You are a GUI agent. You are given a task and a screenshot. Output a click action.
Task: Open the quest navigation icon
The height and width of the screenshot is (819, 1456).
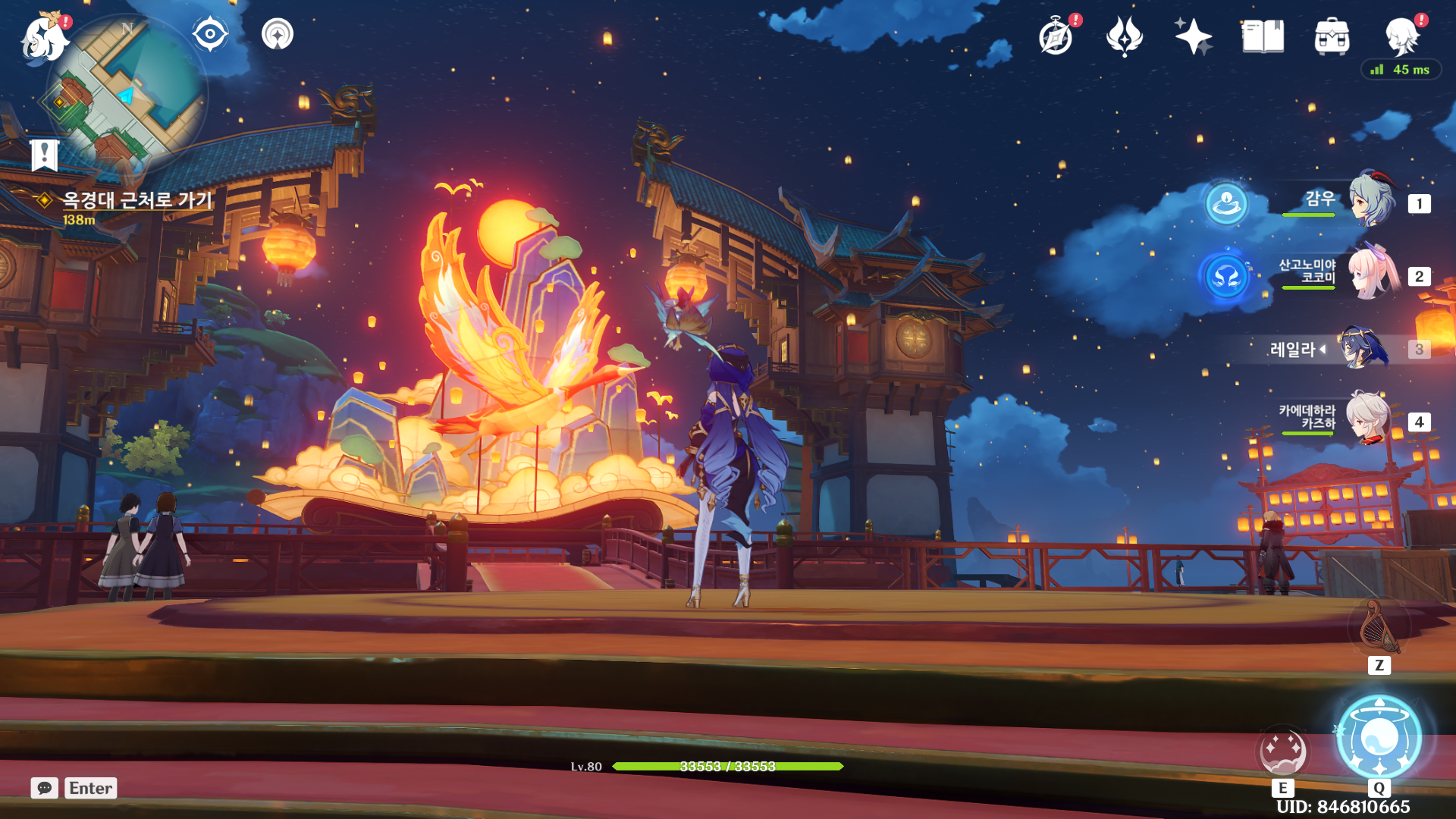pos(278,34)
